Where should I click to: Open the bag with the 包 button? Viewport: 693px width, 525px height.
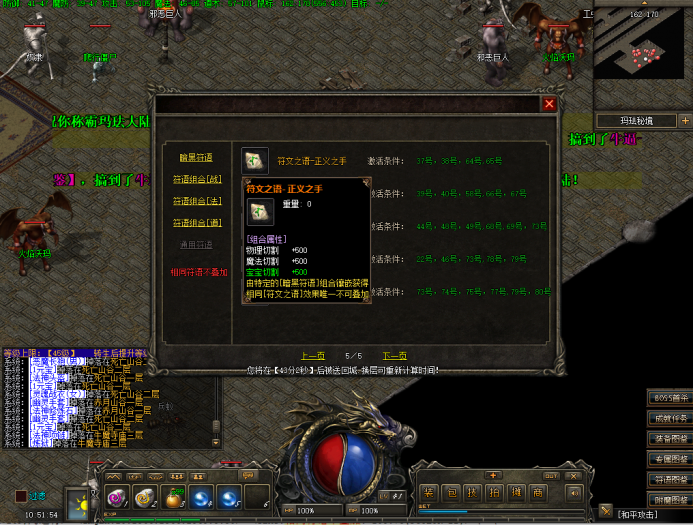tap(450, 492)
